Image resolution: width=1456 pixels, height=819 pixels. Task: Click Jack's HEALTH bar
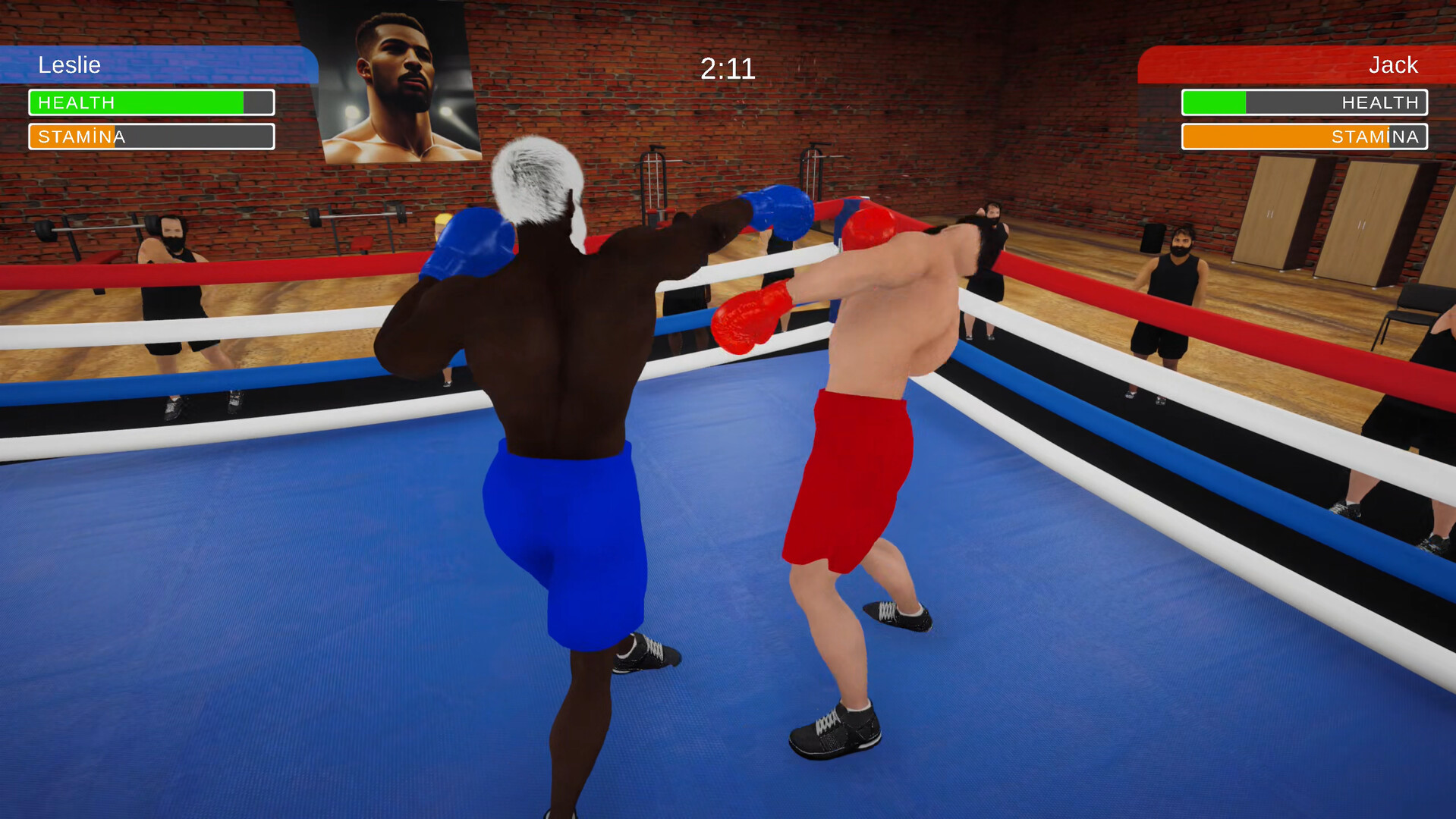1303,102
